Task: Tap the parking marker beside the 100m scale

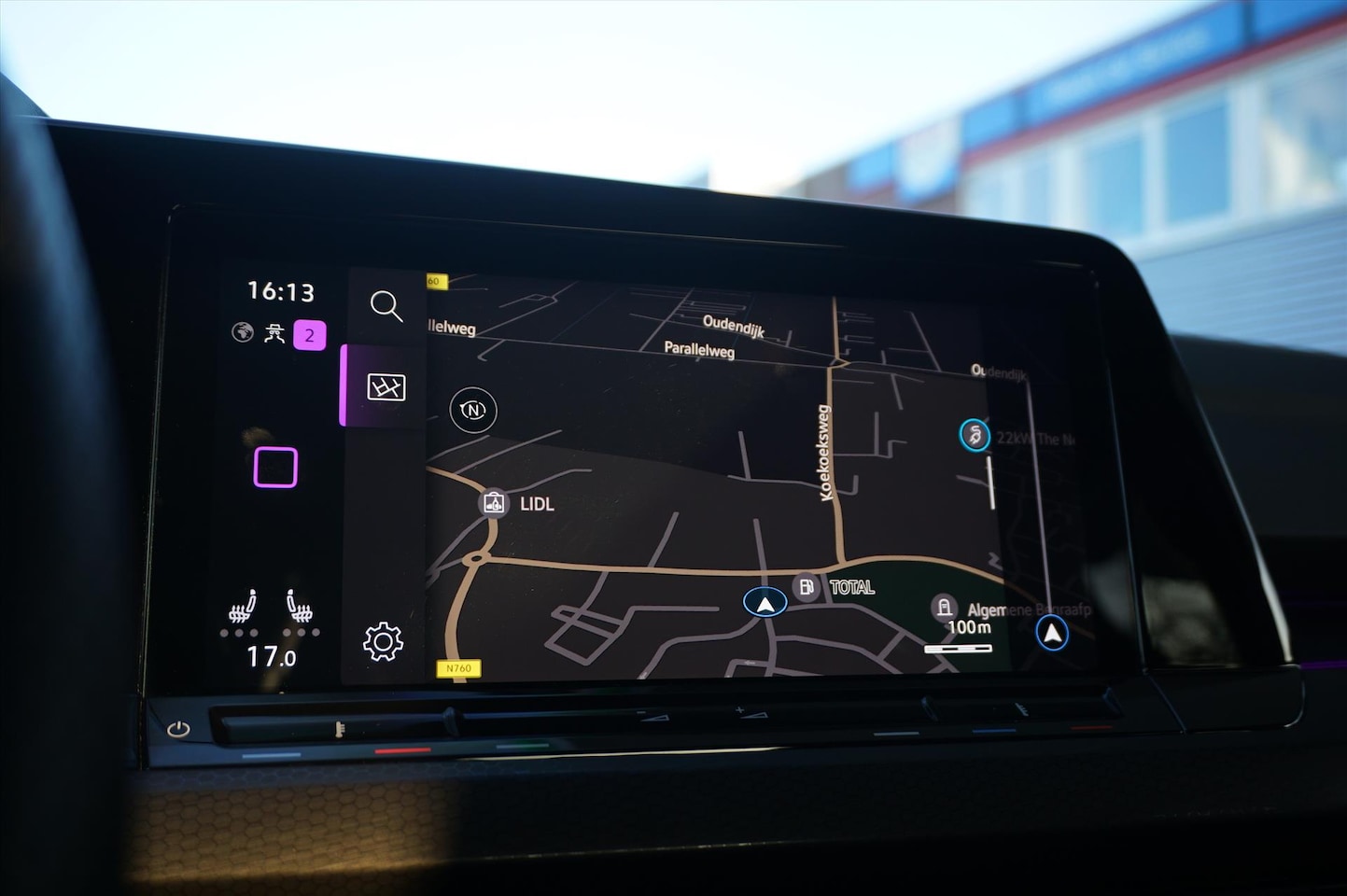Action: click(944, 608)
